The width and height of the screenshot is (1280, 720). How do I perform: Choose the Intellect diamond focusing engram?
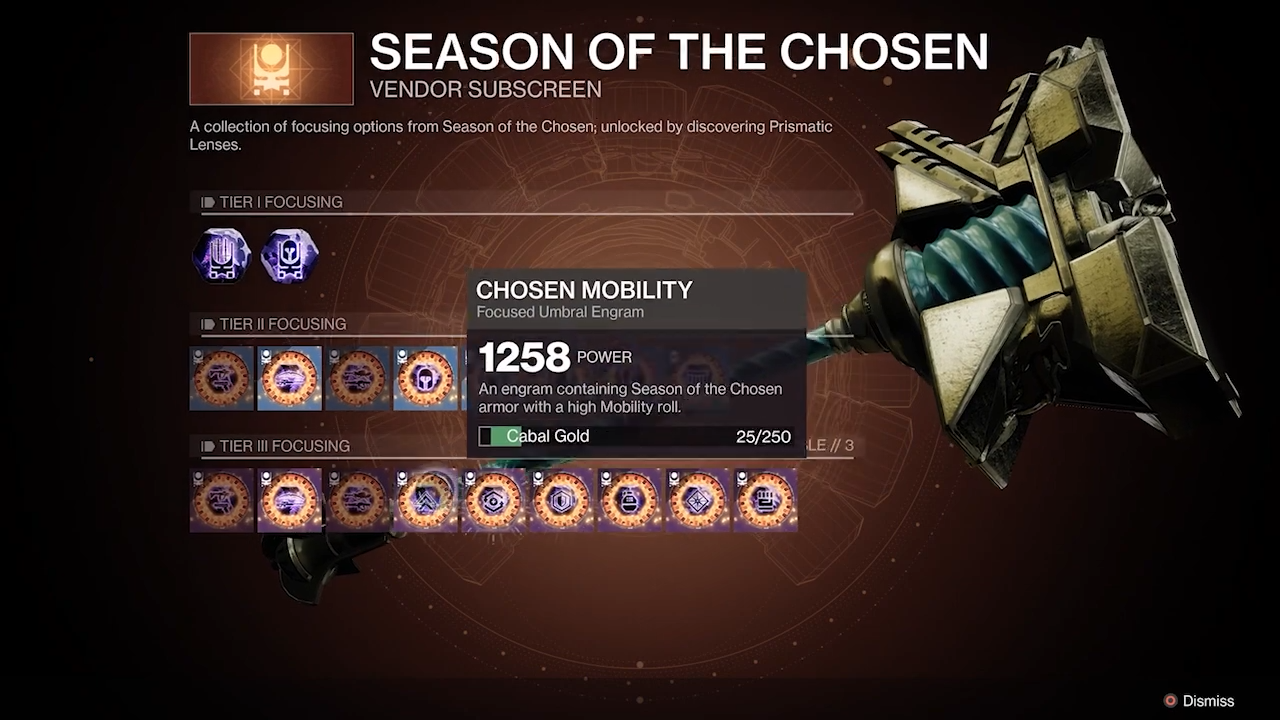pos(698,500)
